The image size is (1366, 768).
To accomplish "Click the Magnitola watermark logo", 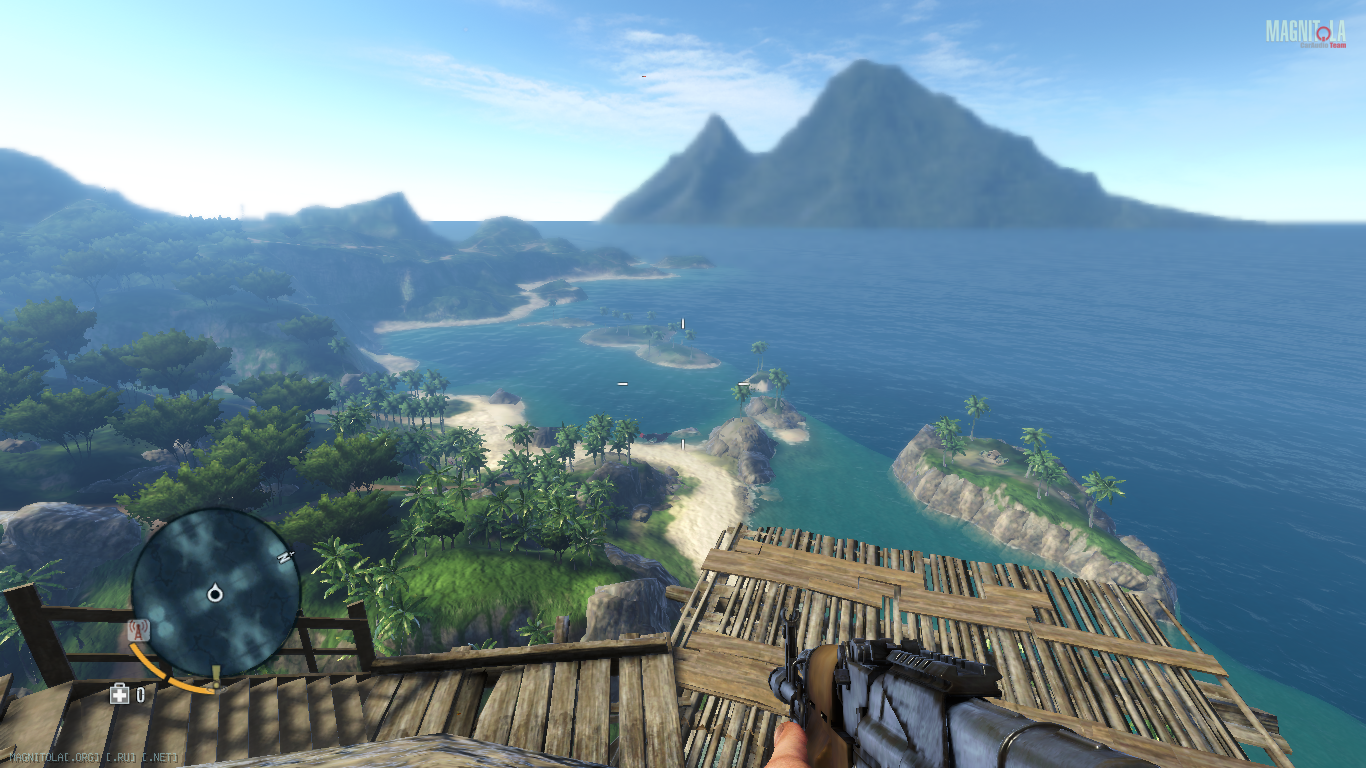I will pos(1305,33).
